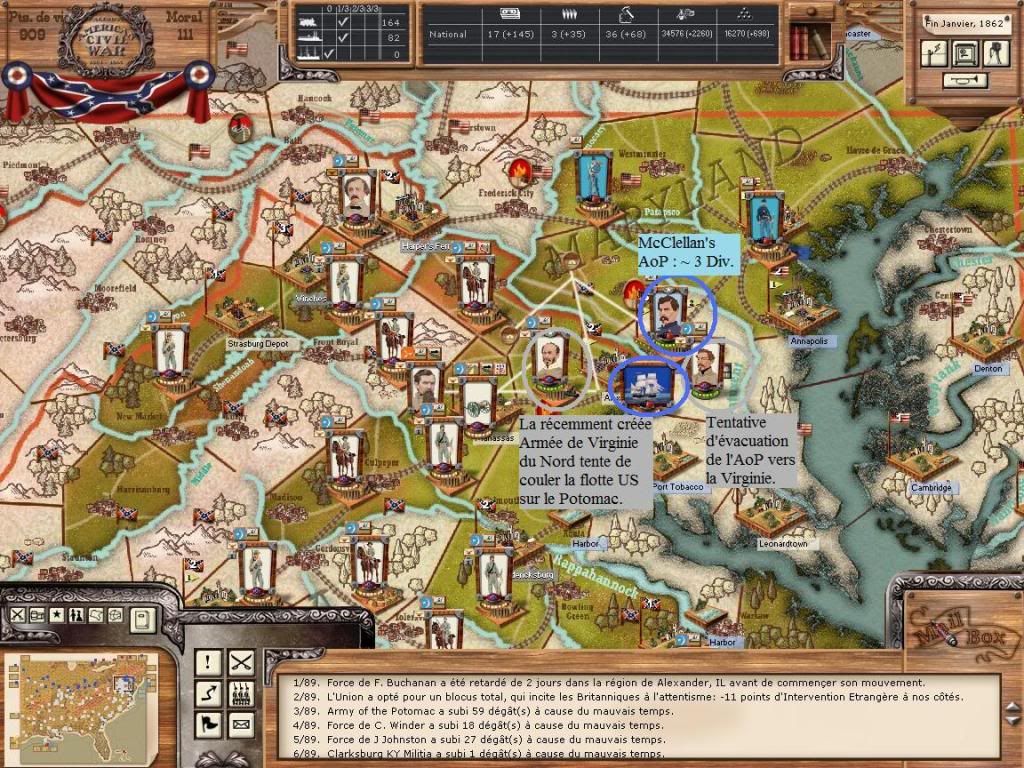Select the flag message filter

pyautogui.click(x=208, y=723)
